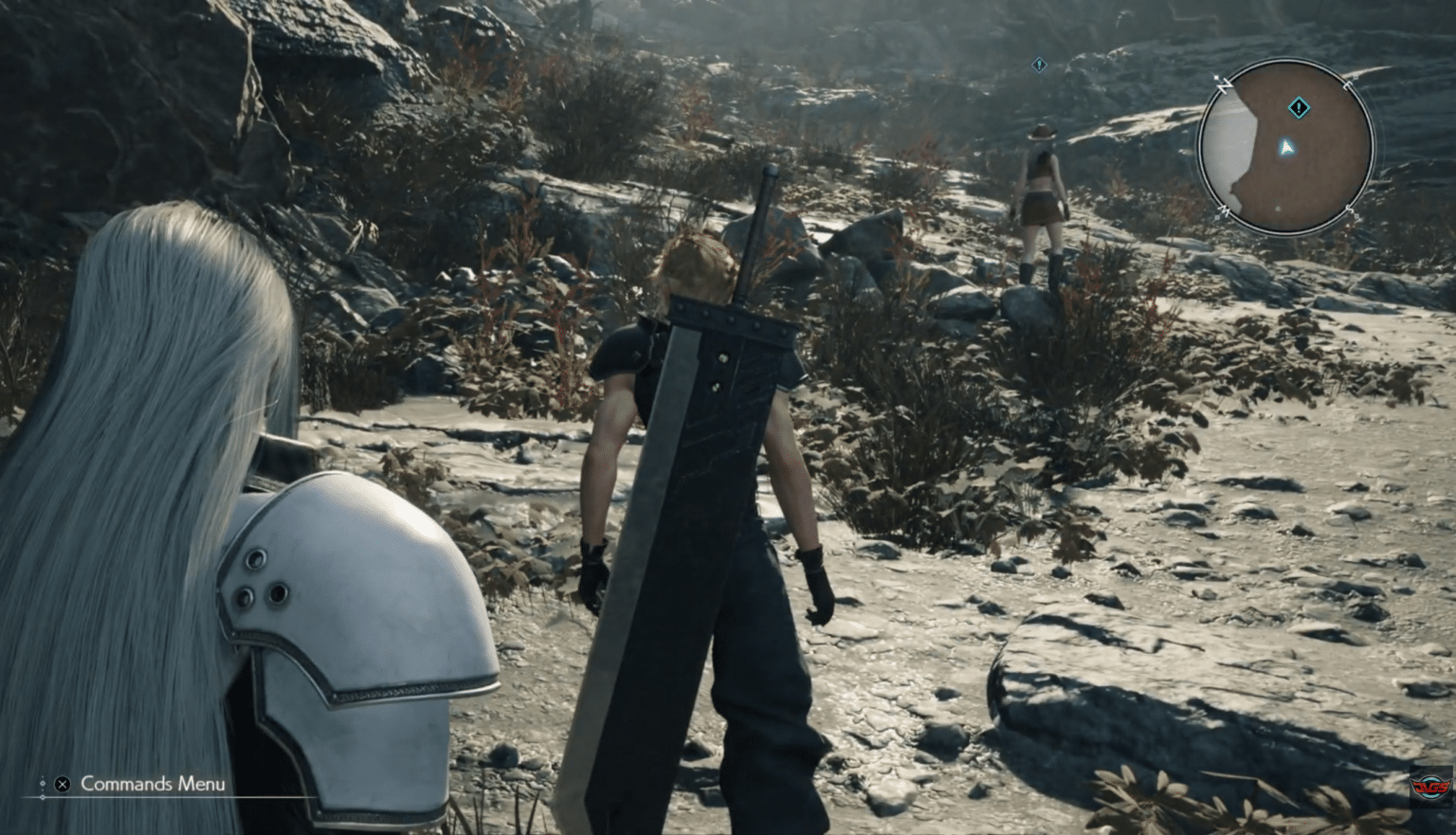1456x835 pixels.
Task: Click the W compass marker on the minimap
Action: click(1225, 209)
